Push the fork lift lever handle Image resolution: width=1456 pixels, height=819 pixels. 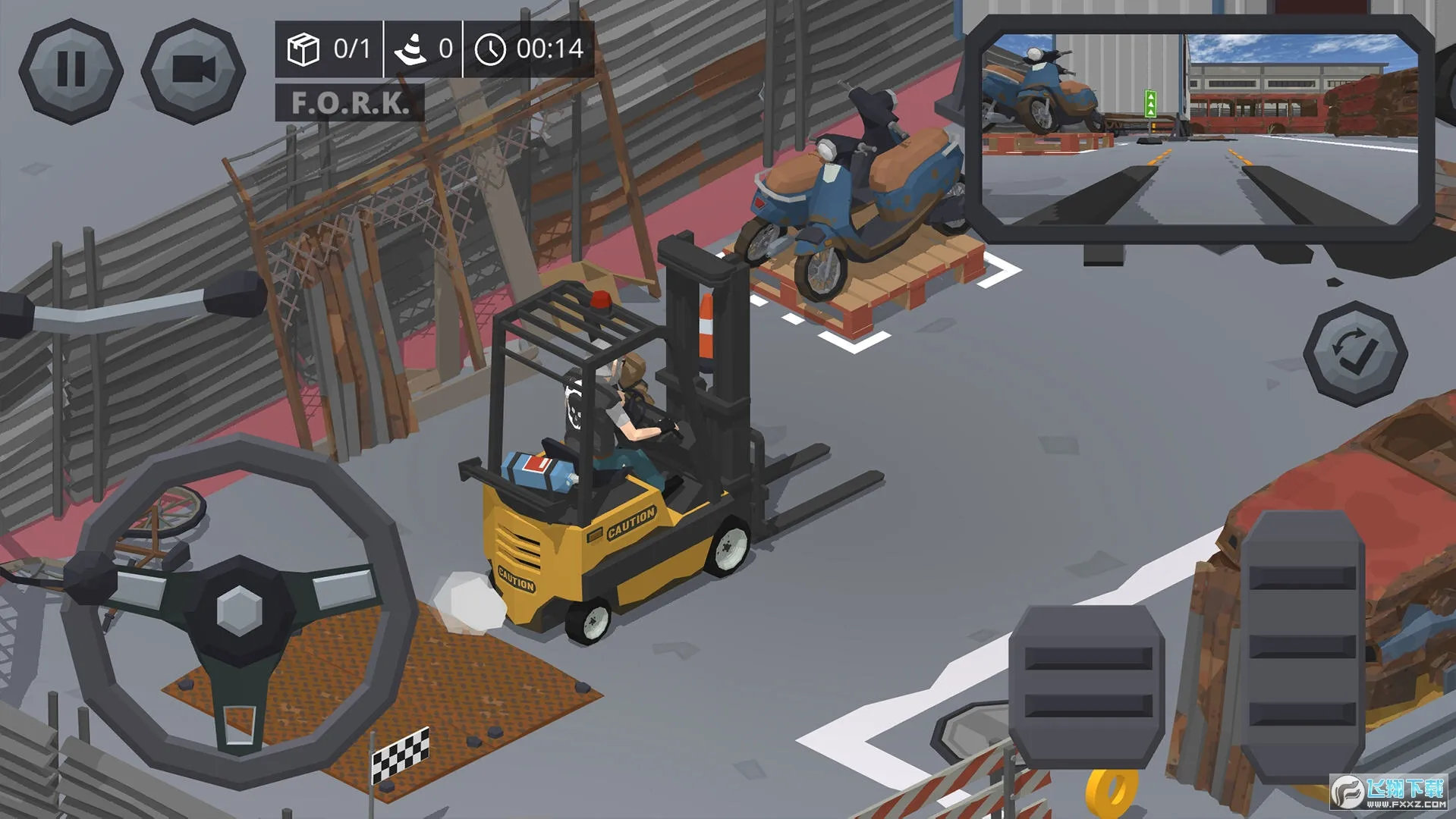[x=234, y=294]
